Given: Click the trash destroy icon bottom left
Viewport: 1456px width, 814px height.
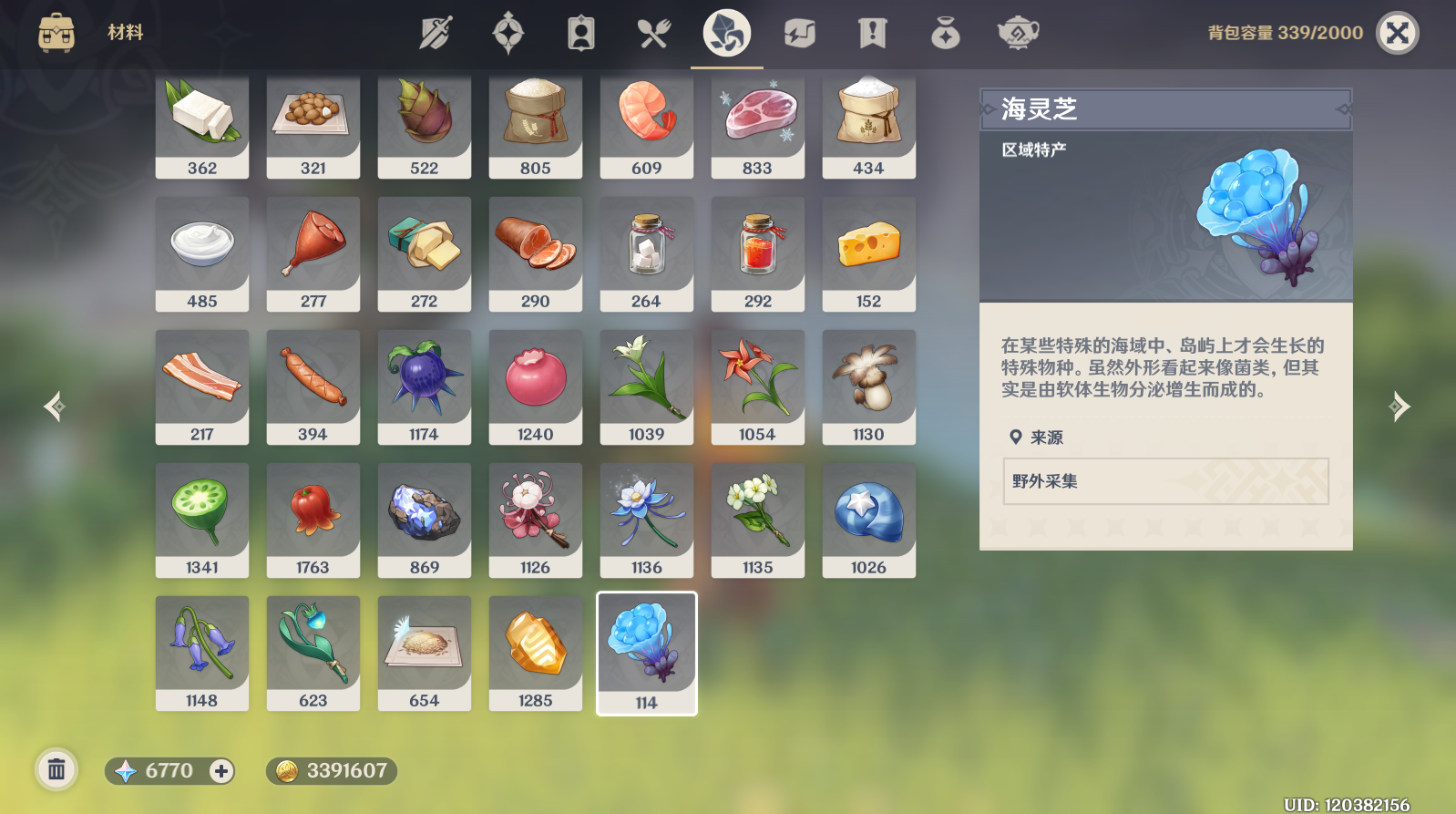Looking at the screenshot, I should (56, 770).
